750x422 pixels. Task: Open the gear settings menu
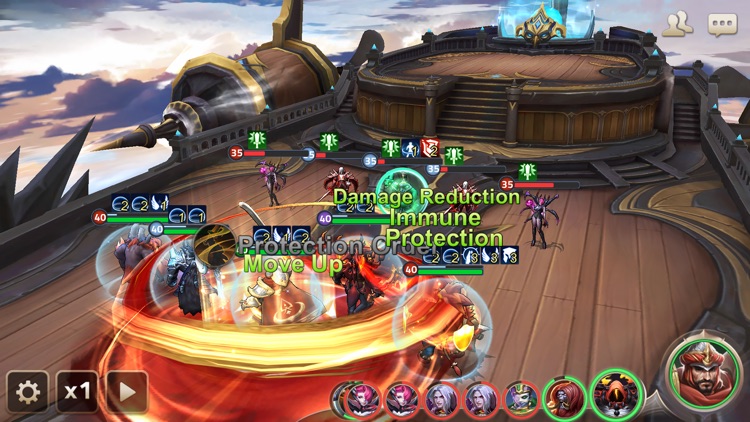(x=27, y=392)
